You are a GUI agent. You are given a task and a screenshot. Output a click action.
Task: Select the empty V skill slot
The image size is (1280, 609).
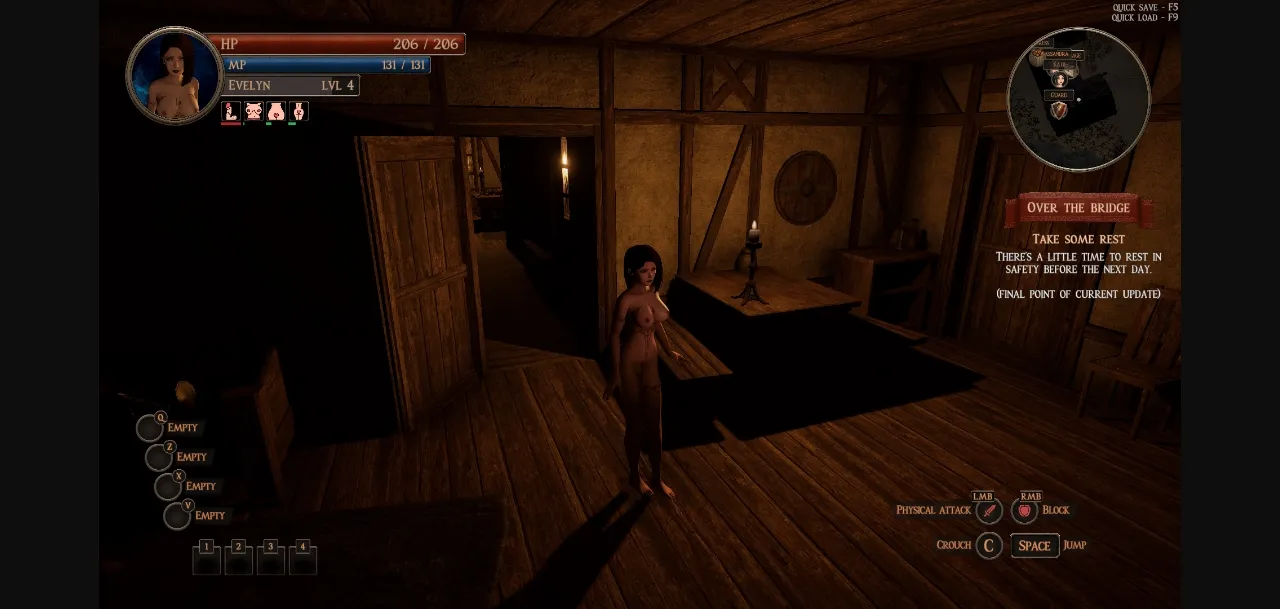[x=177, y=517]
